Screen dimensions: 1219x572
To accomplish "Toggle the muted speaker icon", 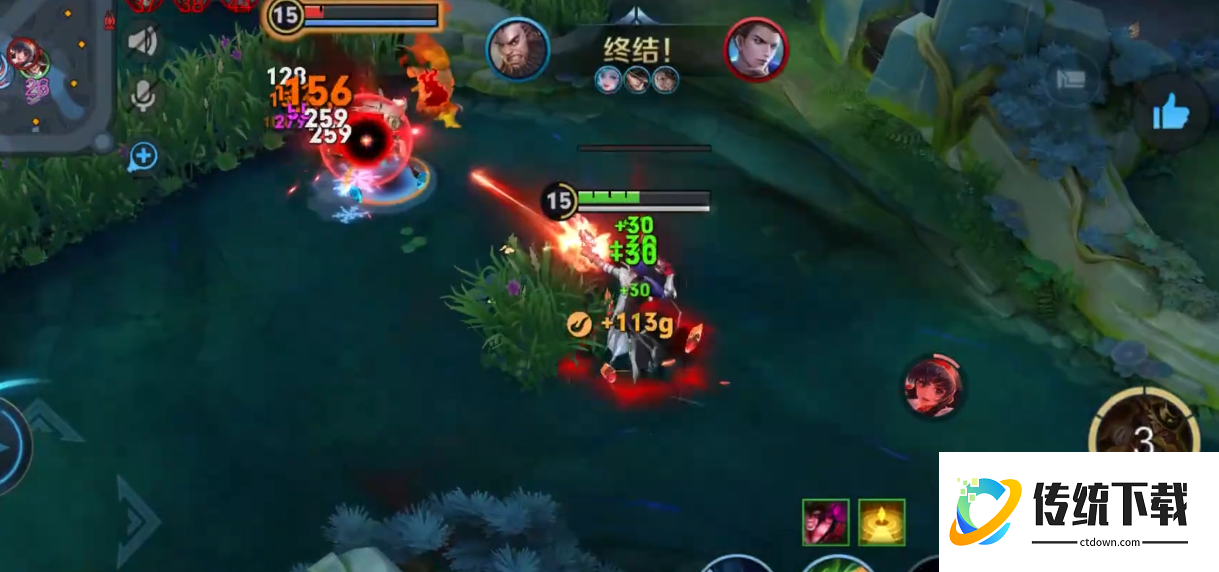I will (144, 41).
